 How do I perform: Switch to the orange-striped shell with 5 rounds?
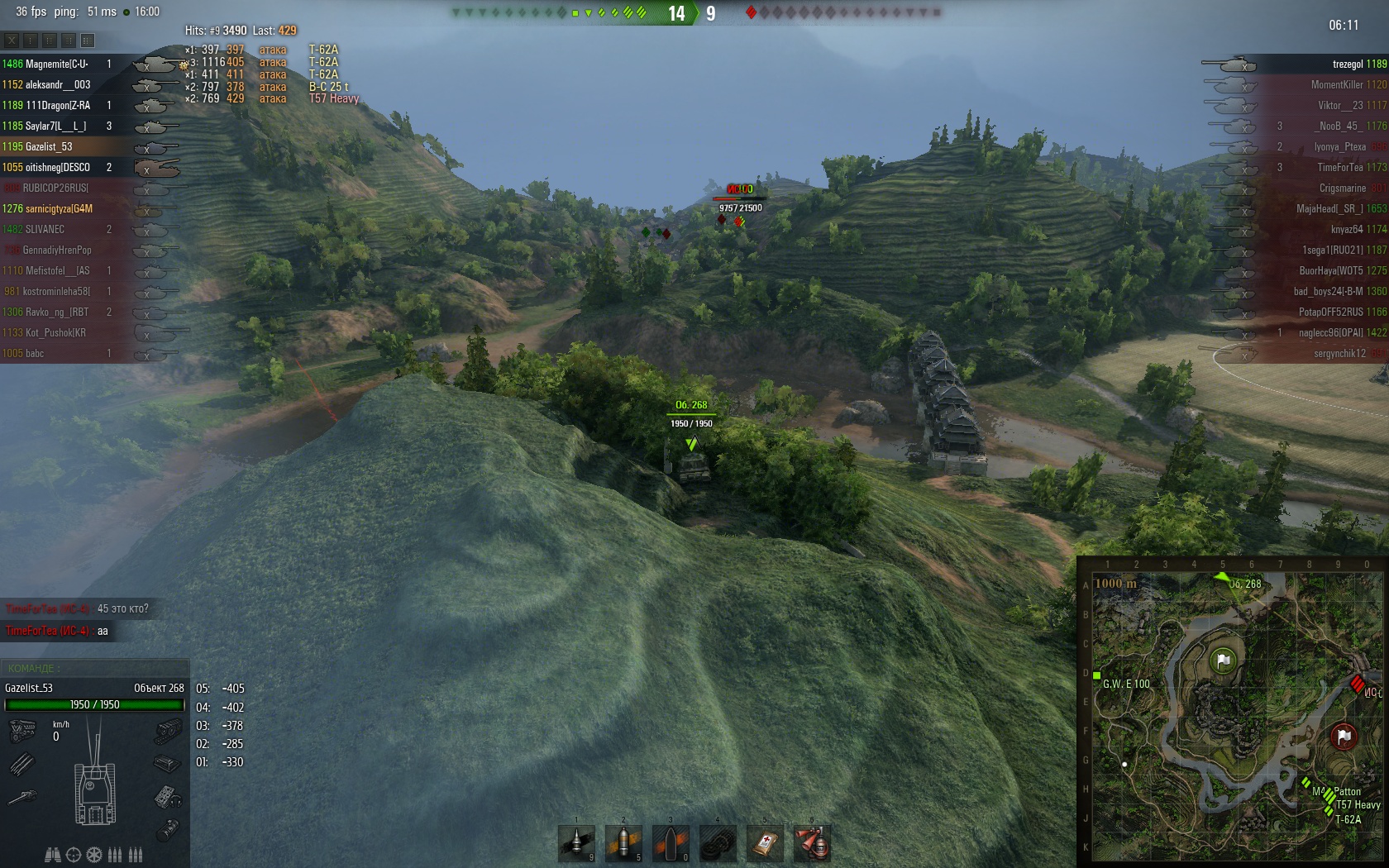pyautogui.click(x=623, y=843)
